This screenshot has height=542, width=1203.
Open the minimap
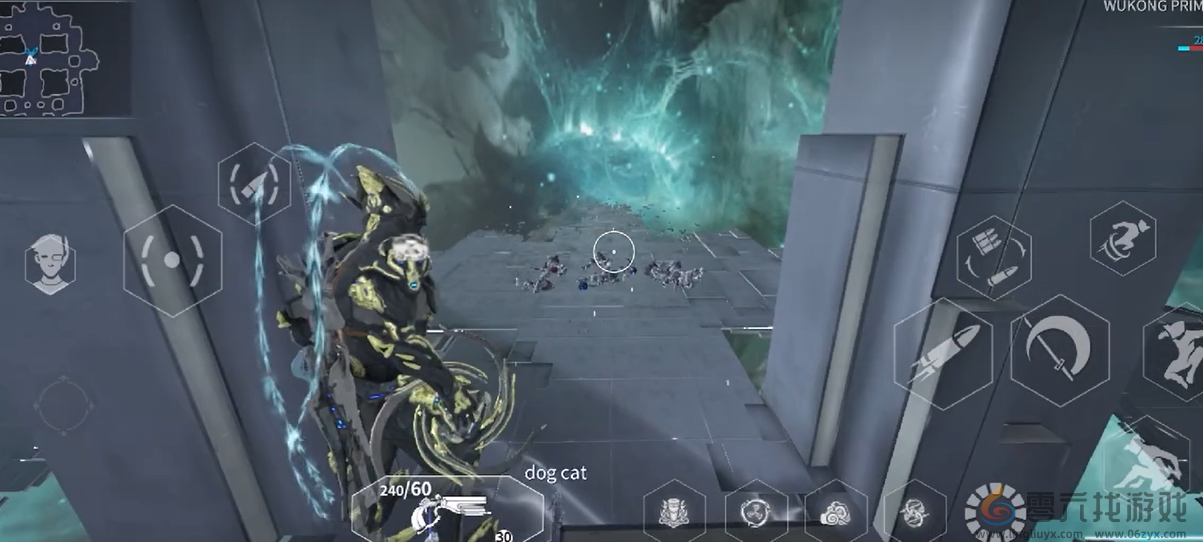point(50,60)
